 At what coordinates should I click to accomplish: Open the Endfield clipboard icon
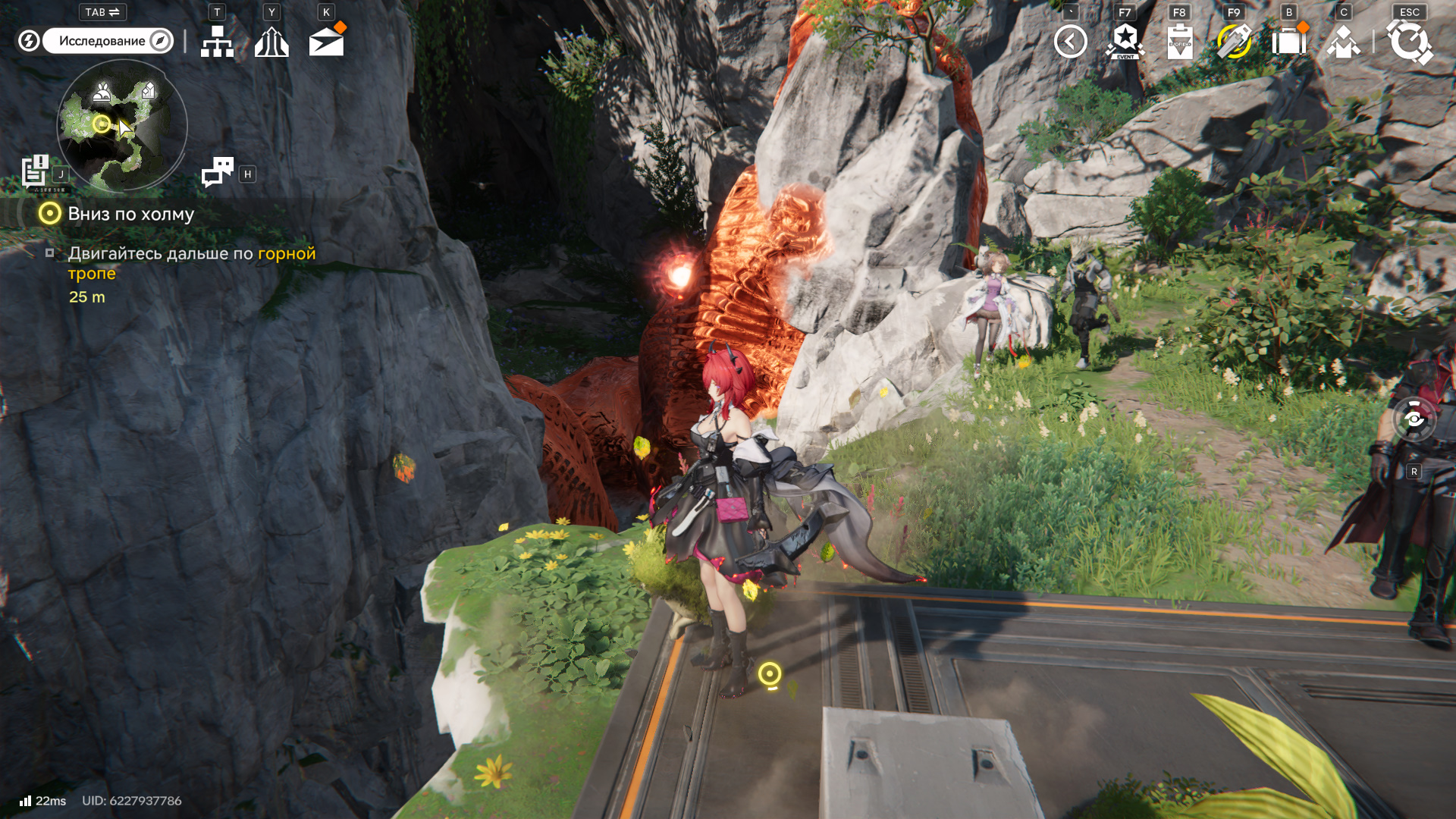coord(1180,42)
